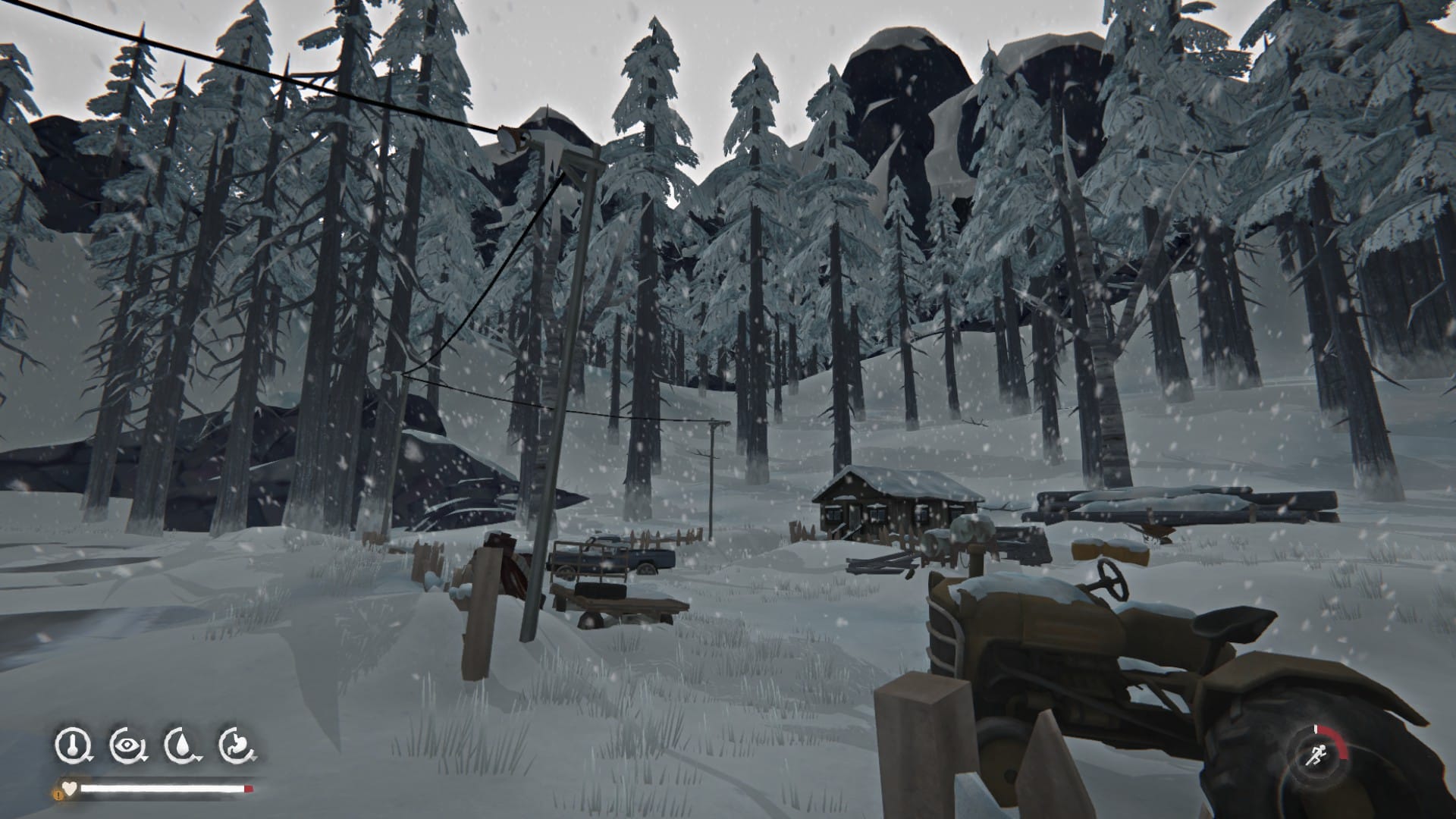Open the hunger stomach status icon
The height and width of the screenshot is (819, 1456).
tap(235, 746)
